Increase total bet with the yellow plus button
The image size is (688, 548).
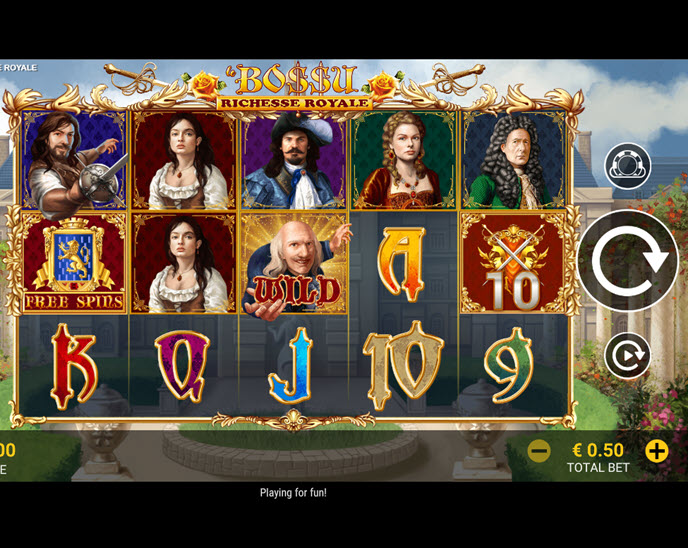tap(657, 451)
